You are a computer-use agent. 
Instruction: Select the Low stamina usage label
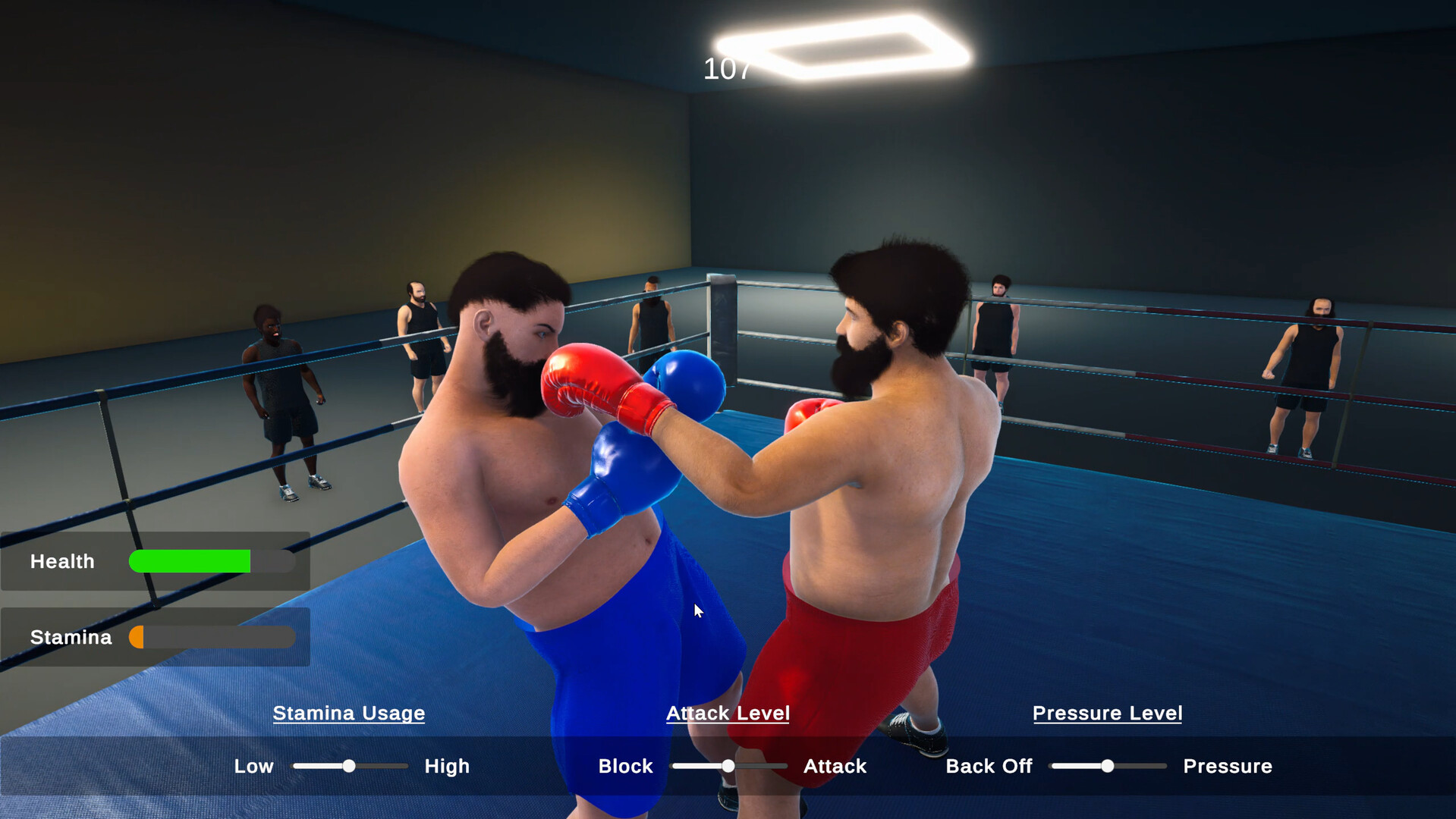click(x=253, y=767)
